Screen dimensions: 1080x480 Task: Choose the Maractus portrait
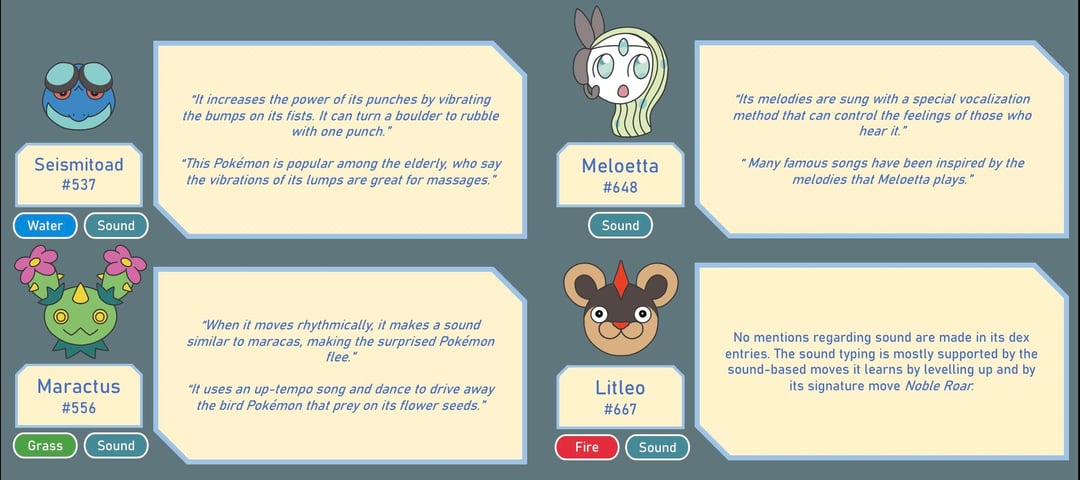79,305
